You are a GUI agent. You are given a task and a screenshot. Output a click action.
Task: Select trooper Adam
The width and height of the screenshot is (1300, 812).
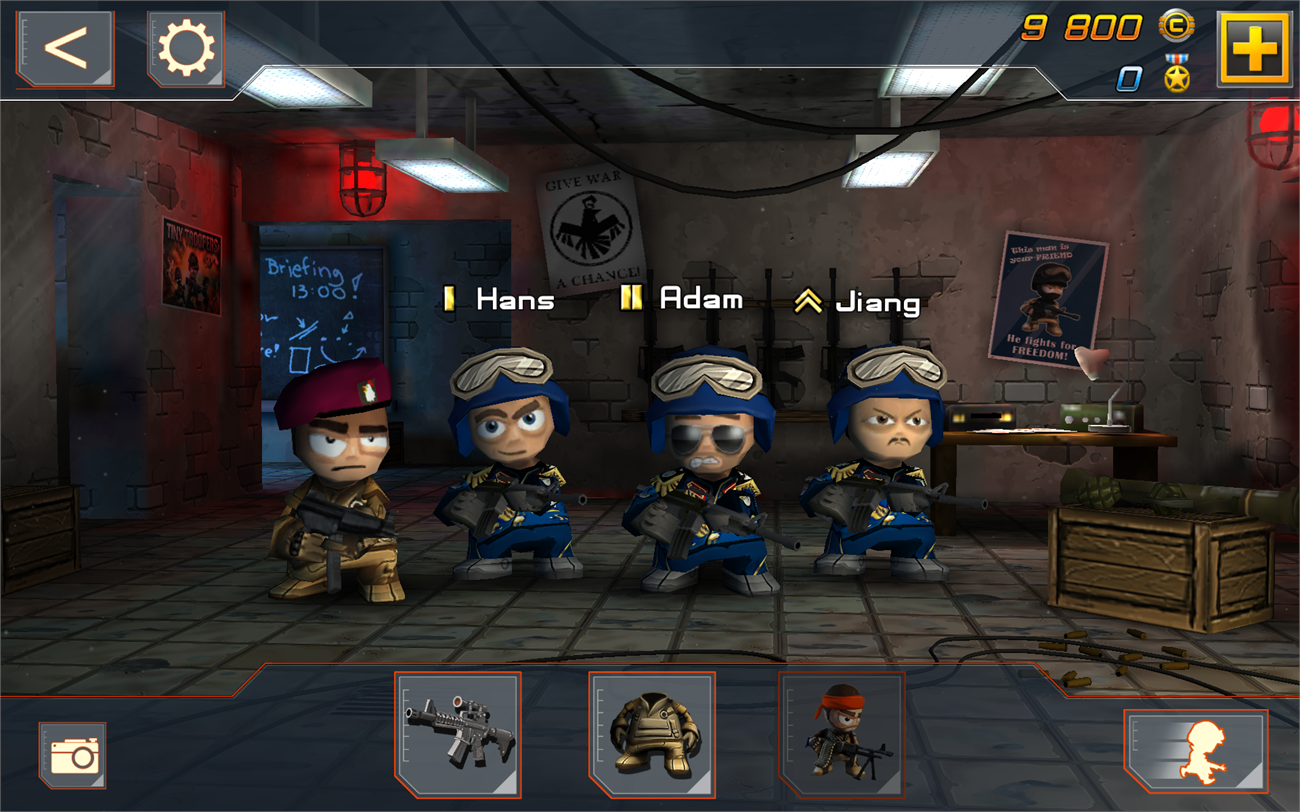(x=700, y=470)
